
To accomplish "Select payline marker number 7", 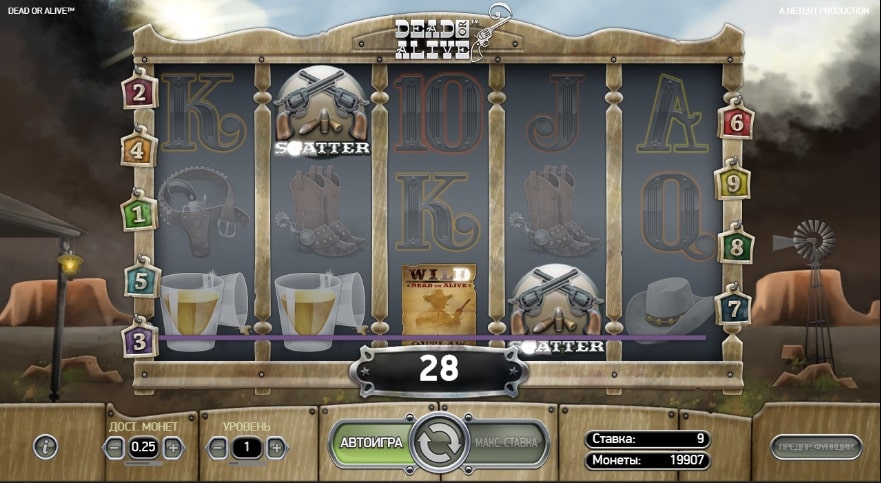I will pos(735,305).
